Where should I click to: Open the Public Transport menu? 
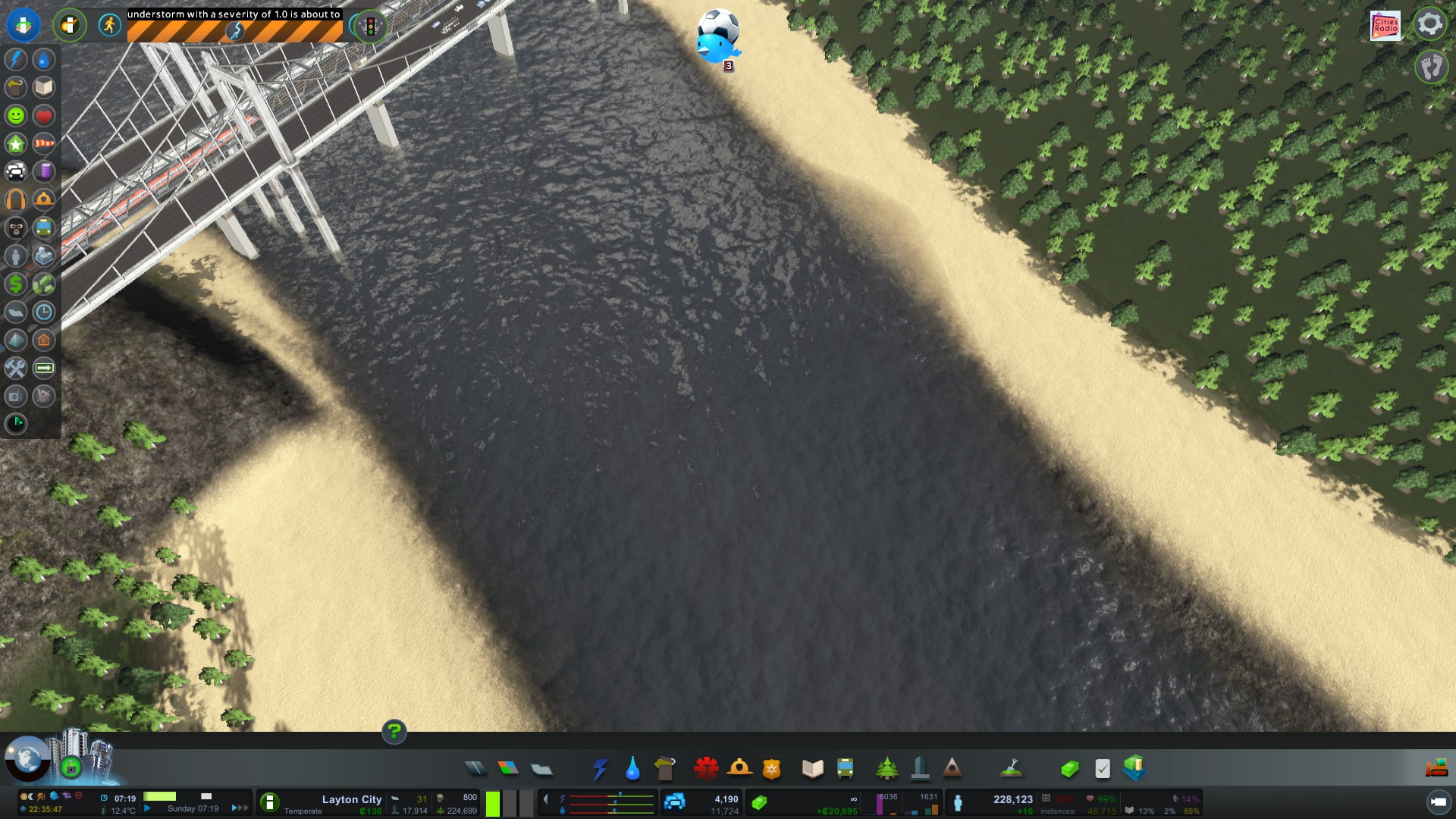[x=845, y=769]
